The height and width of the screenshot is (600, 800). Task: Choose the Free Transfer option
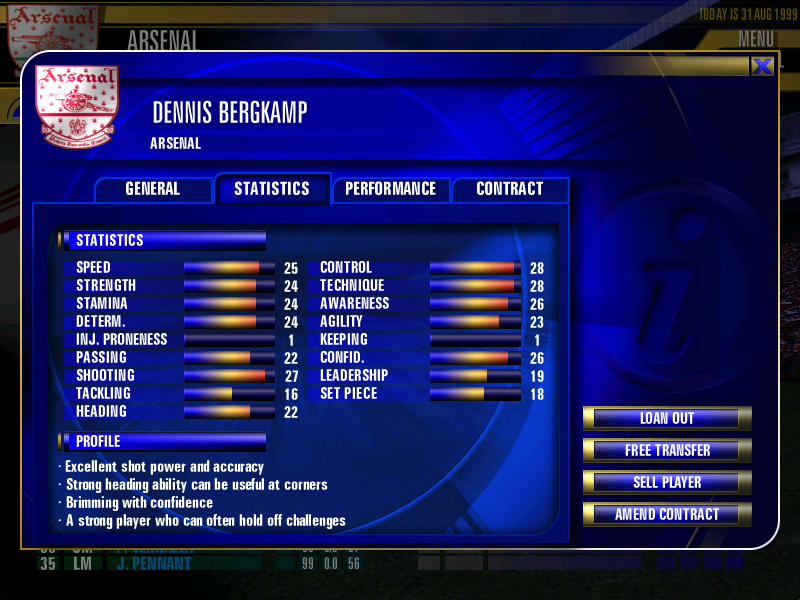(667, 450)
